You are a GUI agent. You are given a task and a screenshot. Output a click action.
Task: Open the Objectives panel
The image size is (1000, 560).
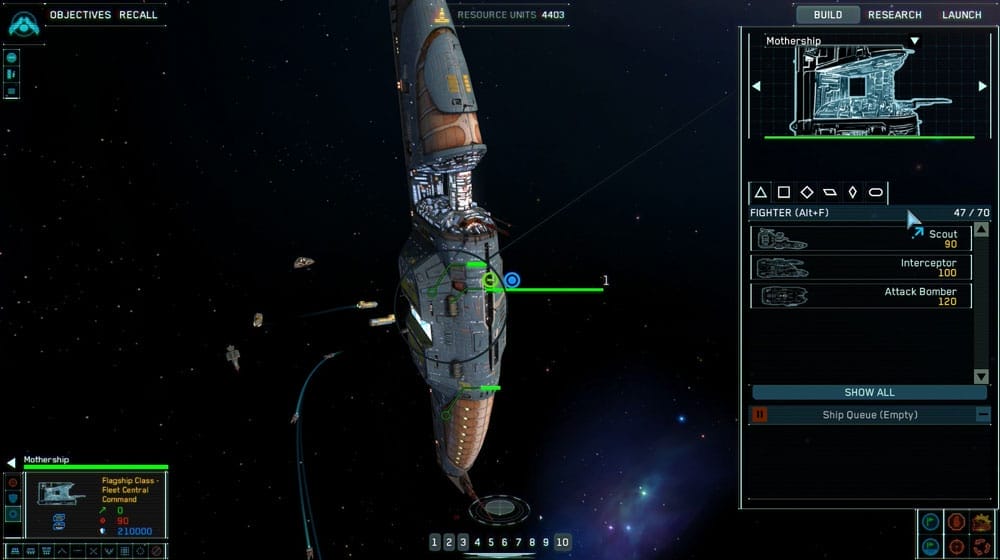click(x=80, y=15)
